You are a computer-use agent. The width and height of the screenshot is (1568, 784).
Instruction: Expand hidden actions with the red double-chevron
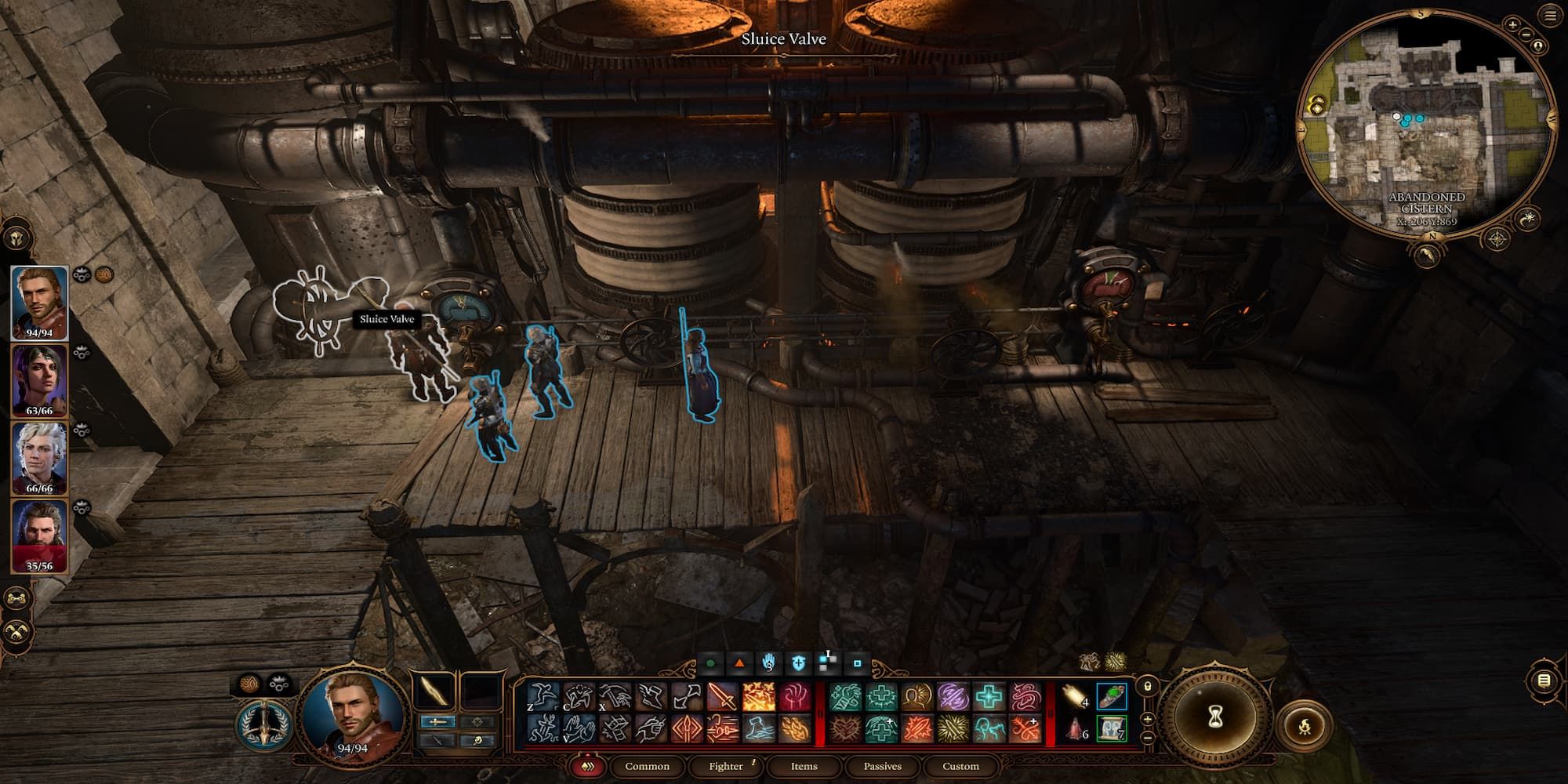(x=588, y=767)
